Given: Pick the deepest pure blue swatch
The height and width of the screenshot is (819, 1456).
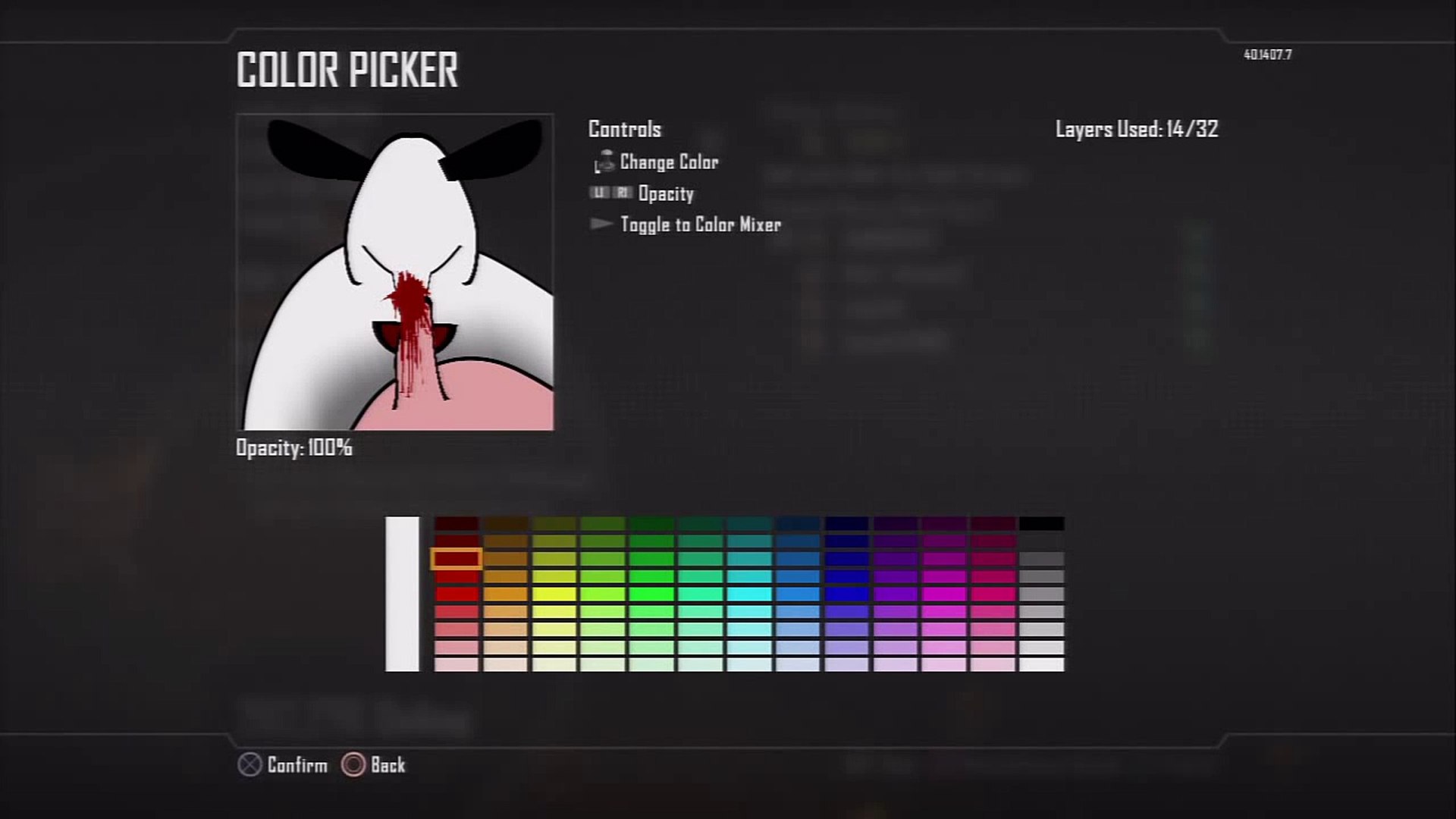Looking at the screenshot, I should (847, 595).
